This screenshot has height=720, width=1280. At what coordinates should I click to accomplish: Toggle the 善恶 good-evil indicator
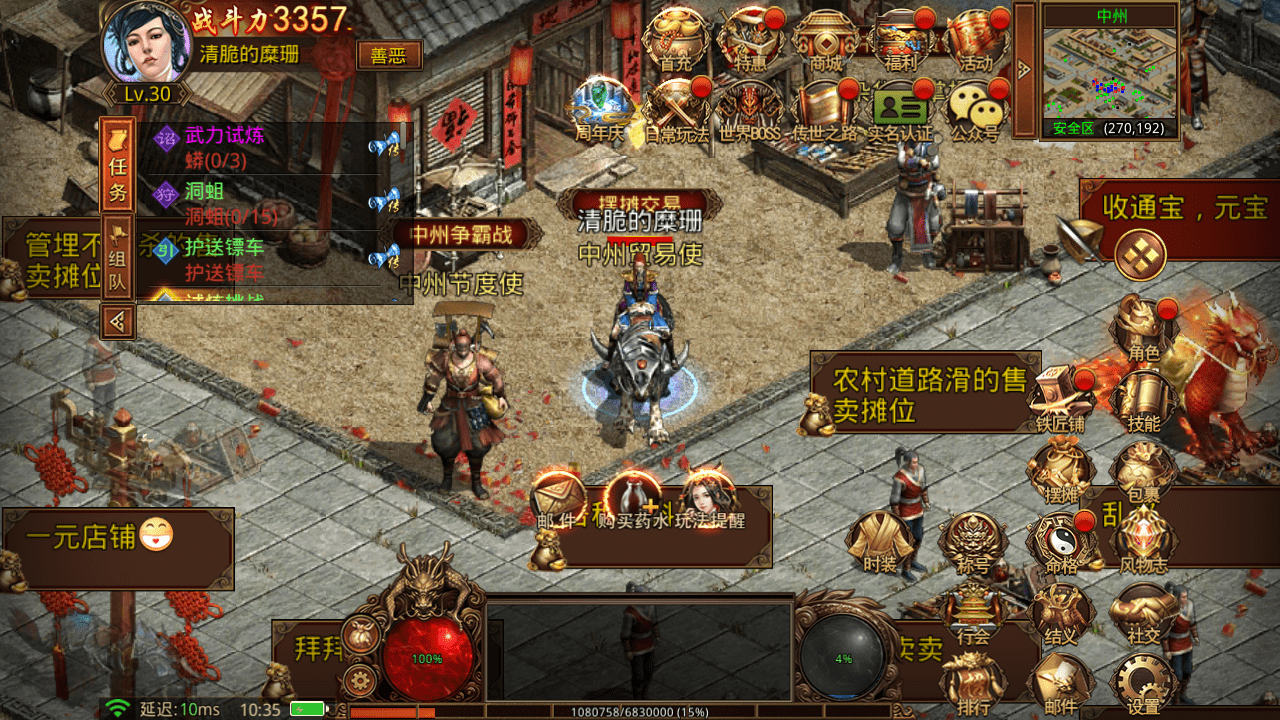(x=389, y=57)
